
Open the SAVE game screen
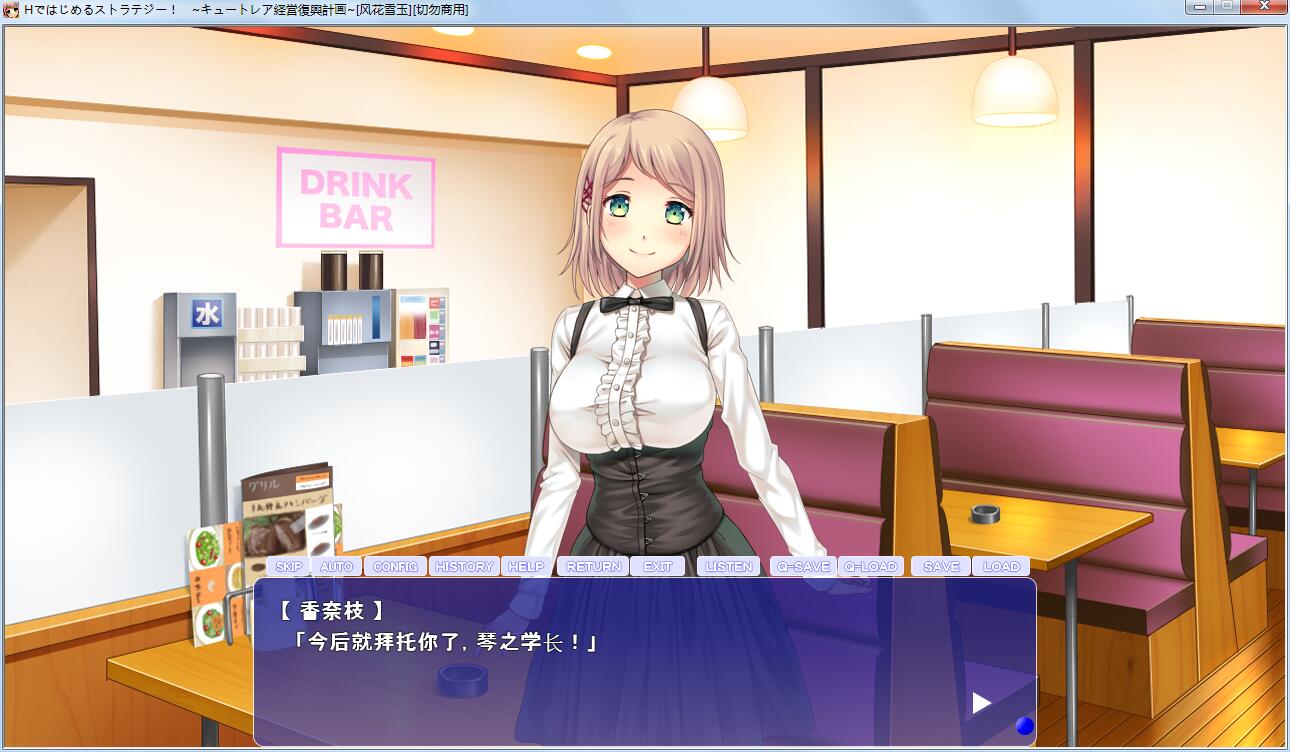click(940, 566)
